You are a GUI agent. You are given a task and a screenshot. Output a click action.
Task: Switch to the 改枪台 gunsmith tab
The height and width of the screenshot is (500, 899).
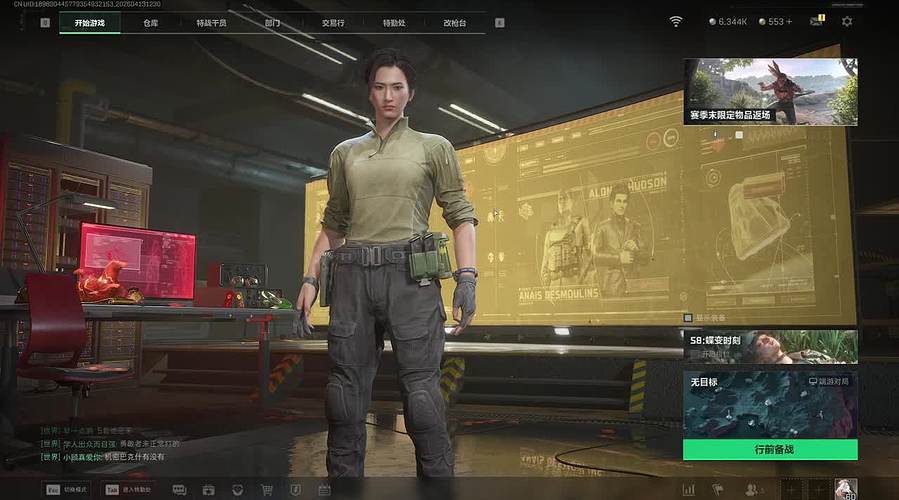[455, 22]
